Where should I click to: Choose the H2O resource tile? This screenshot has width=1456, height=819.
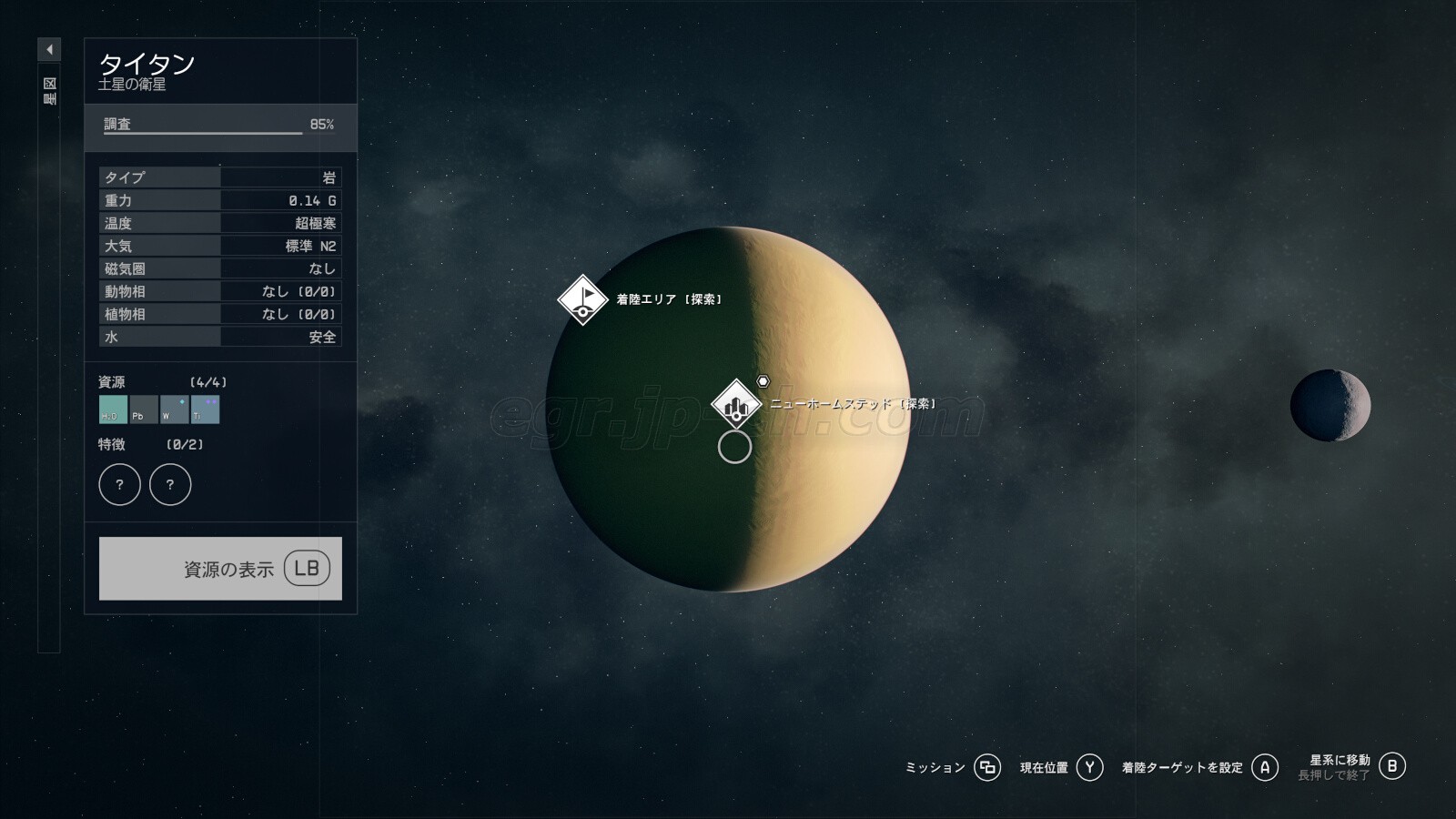pyautogui.click(x=113, y=409)
